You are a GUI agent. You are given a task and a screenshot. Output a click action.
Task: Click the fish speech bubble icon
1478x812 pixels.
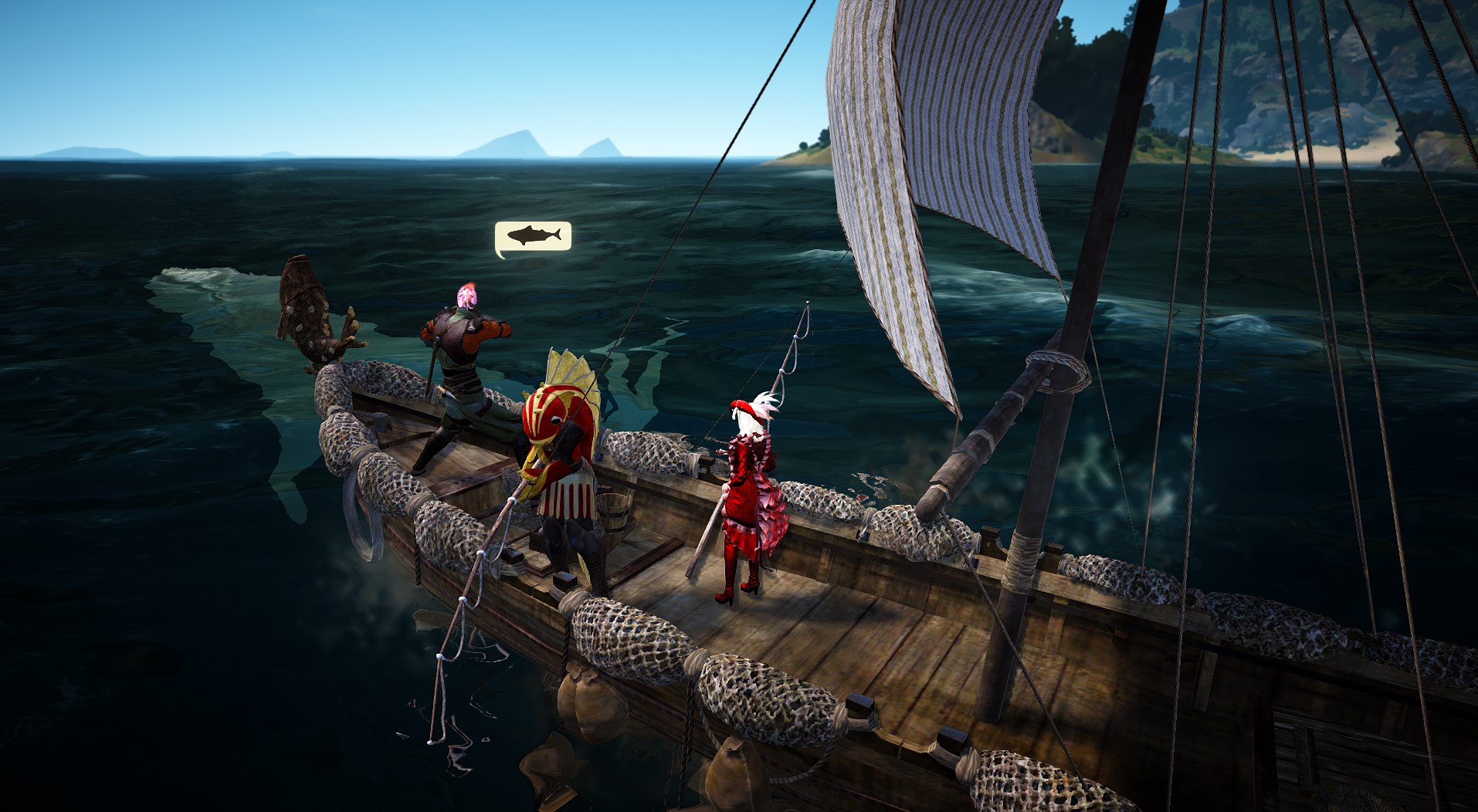click(x=533, y=236)
